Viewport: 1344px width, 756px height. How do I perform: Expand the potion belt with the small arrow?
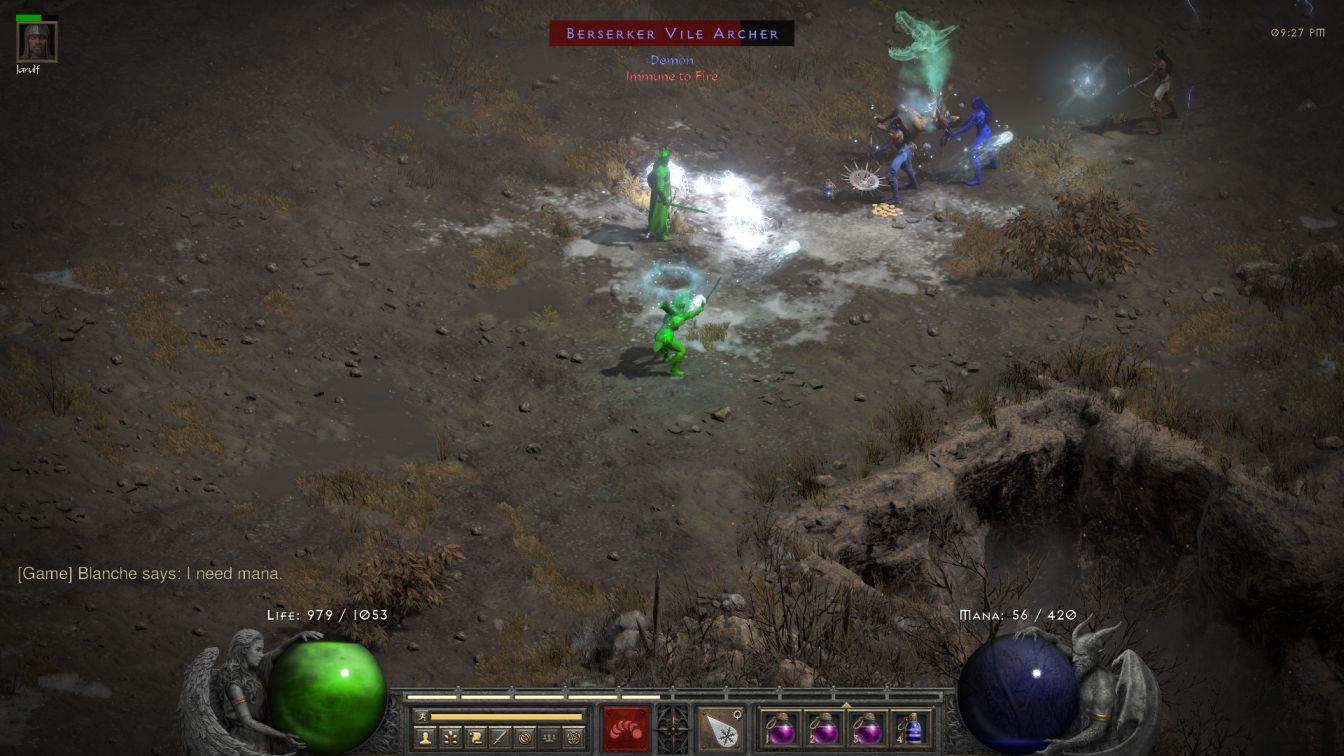tap(846, 703)
